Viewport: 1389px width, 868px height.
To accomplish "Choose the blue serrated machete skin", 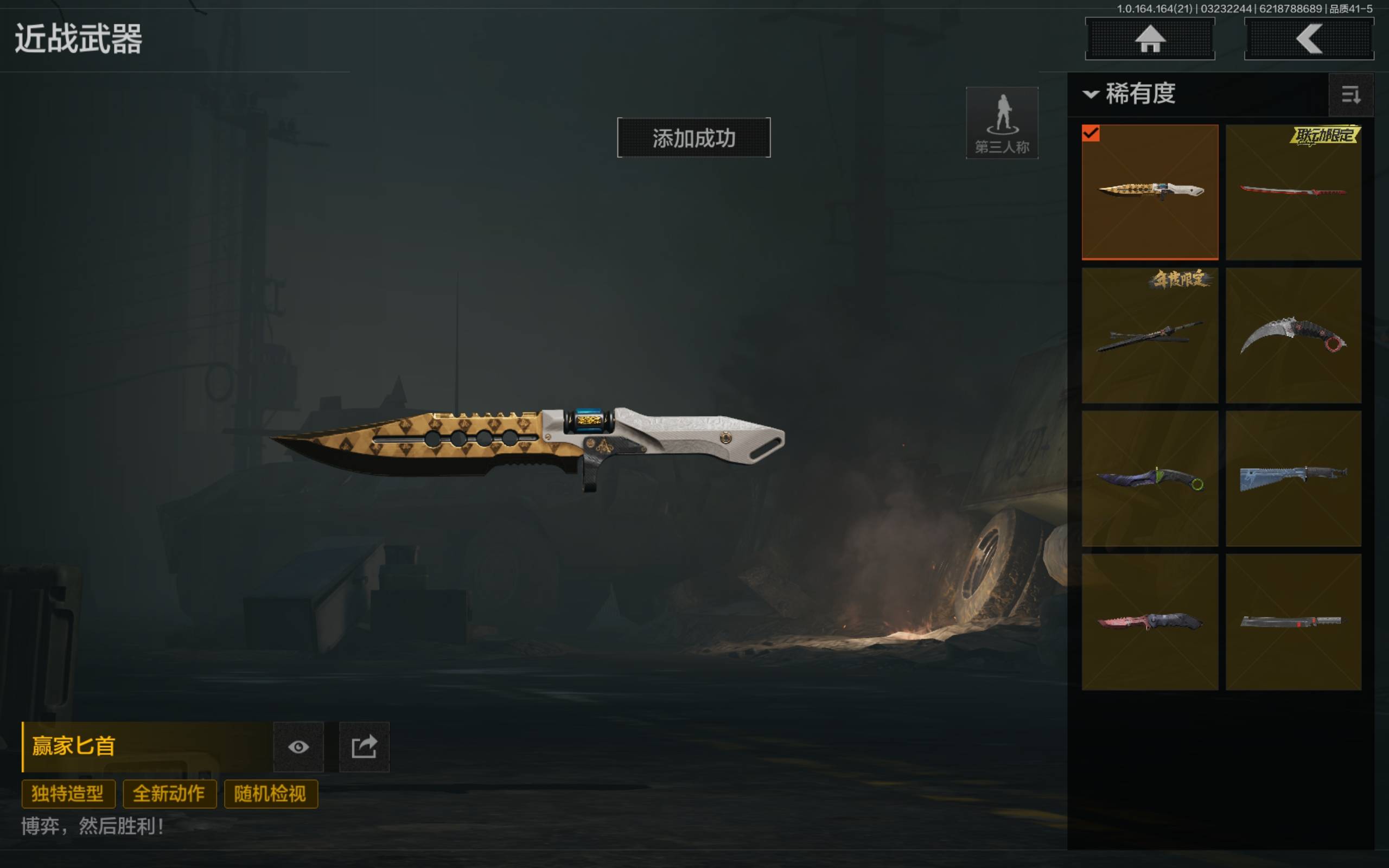I will tap(1293, 478).
